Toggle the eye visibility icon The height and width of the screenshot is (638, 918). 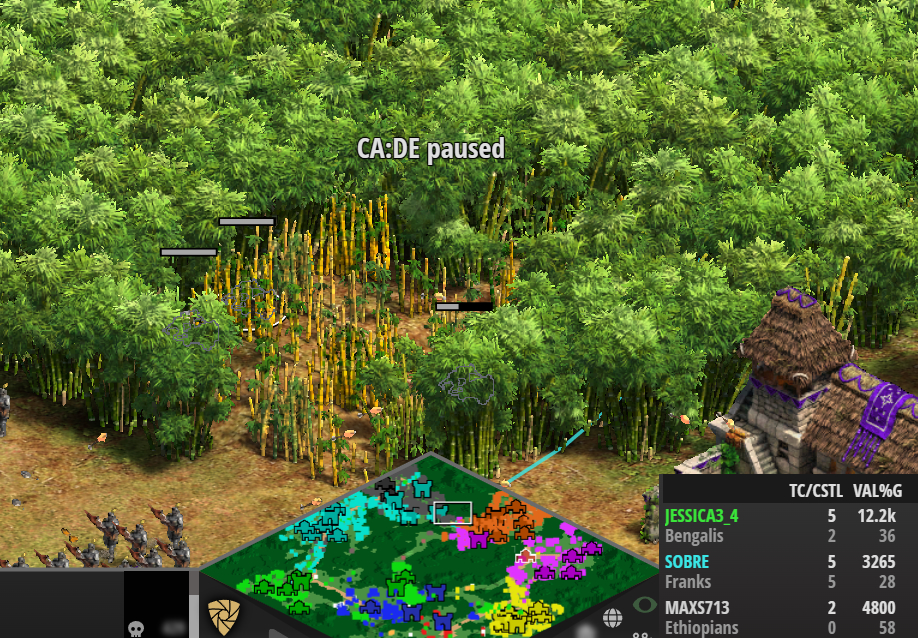[x=645, y=604]
